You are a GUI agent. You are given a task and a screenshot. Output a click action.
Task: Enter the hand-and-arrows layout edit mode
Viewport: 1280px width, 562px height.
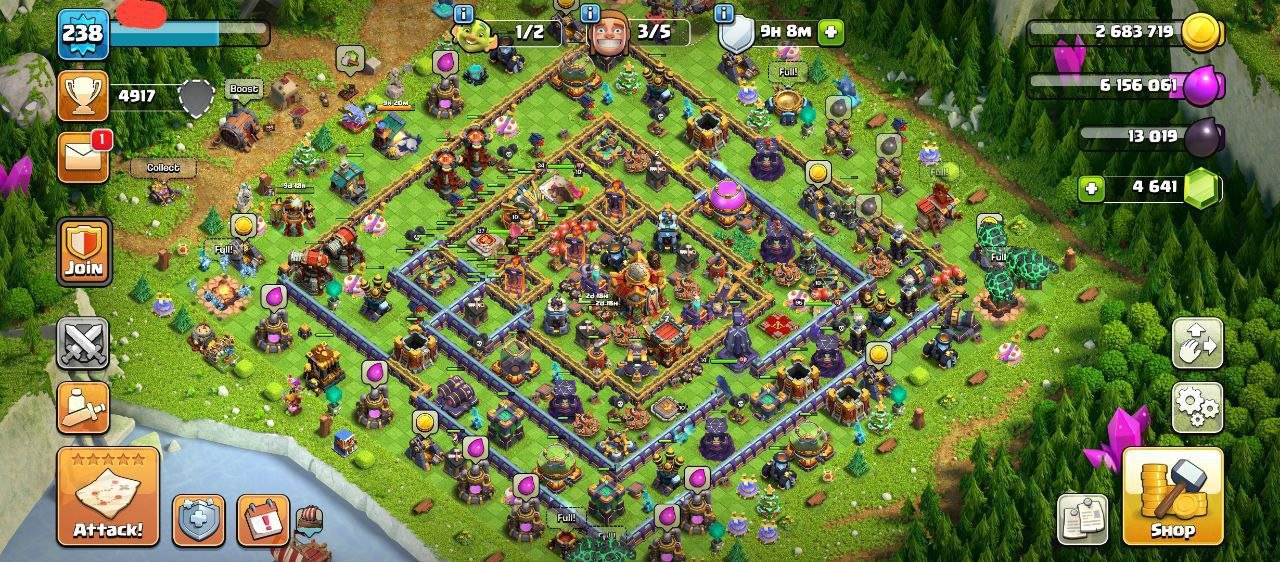pos(1197,344)
